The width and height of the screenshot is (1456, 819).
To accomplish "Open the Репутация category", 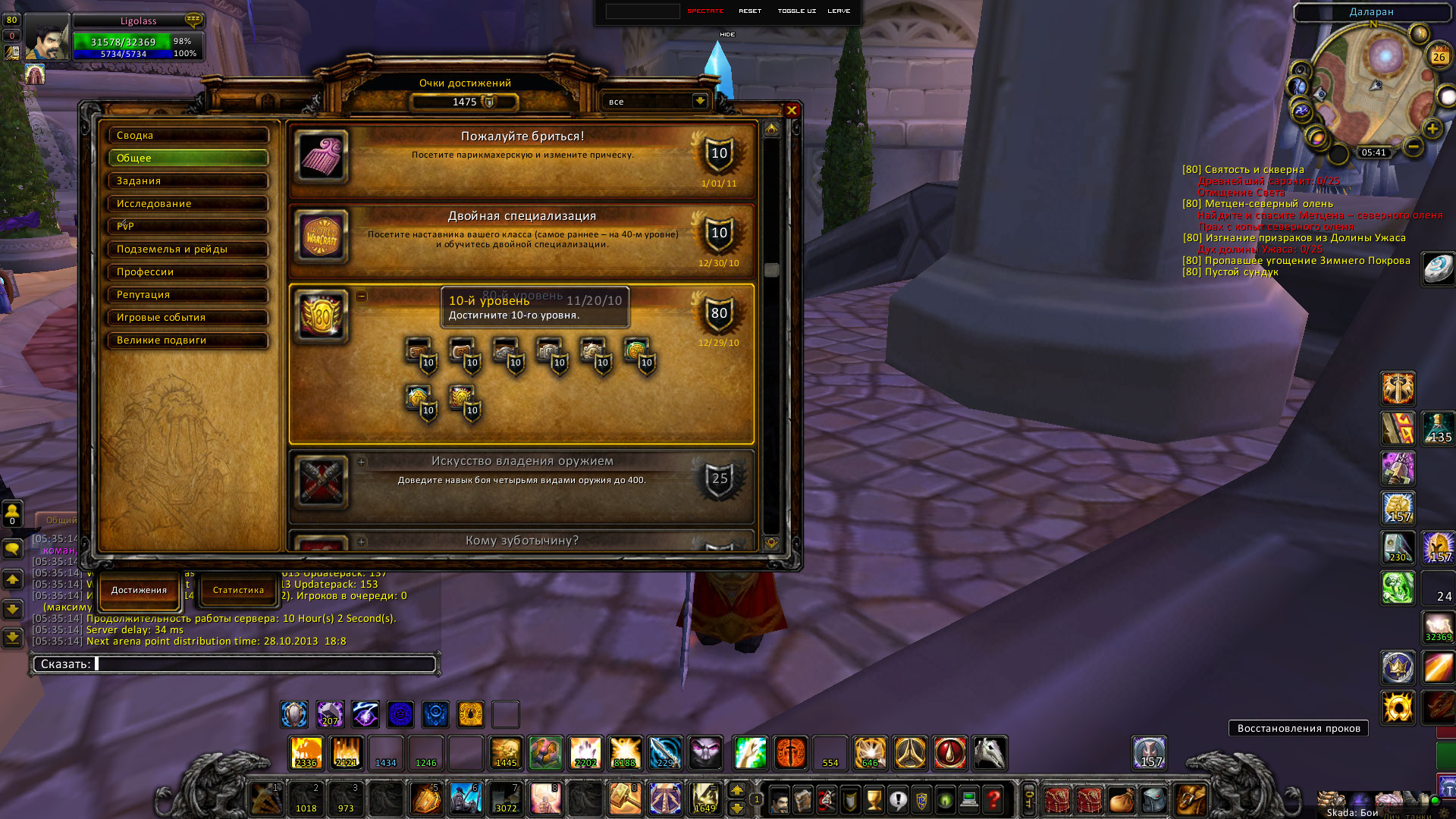I will tap(188, 295).
